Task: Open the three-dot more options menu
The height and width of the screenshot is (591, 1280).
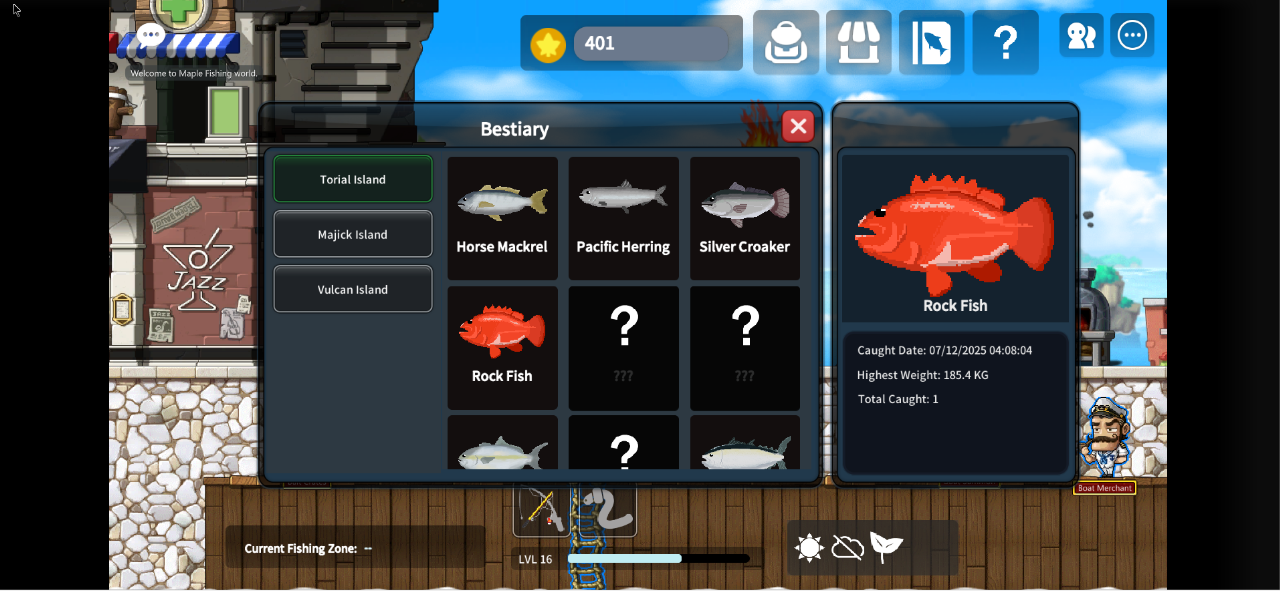Action: [x=1133, y=36]
